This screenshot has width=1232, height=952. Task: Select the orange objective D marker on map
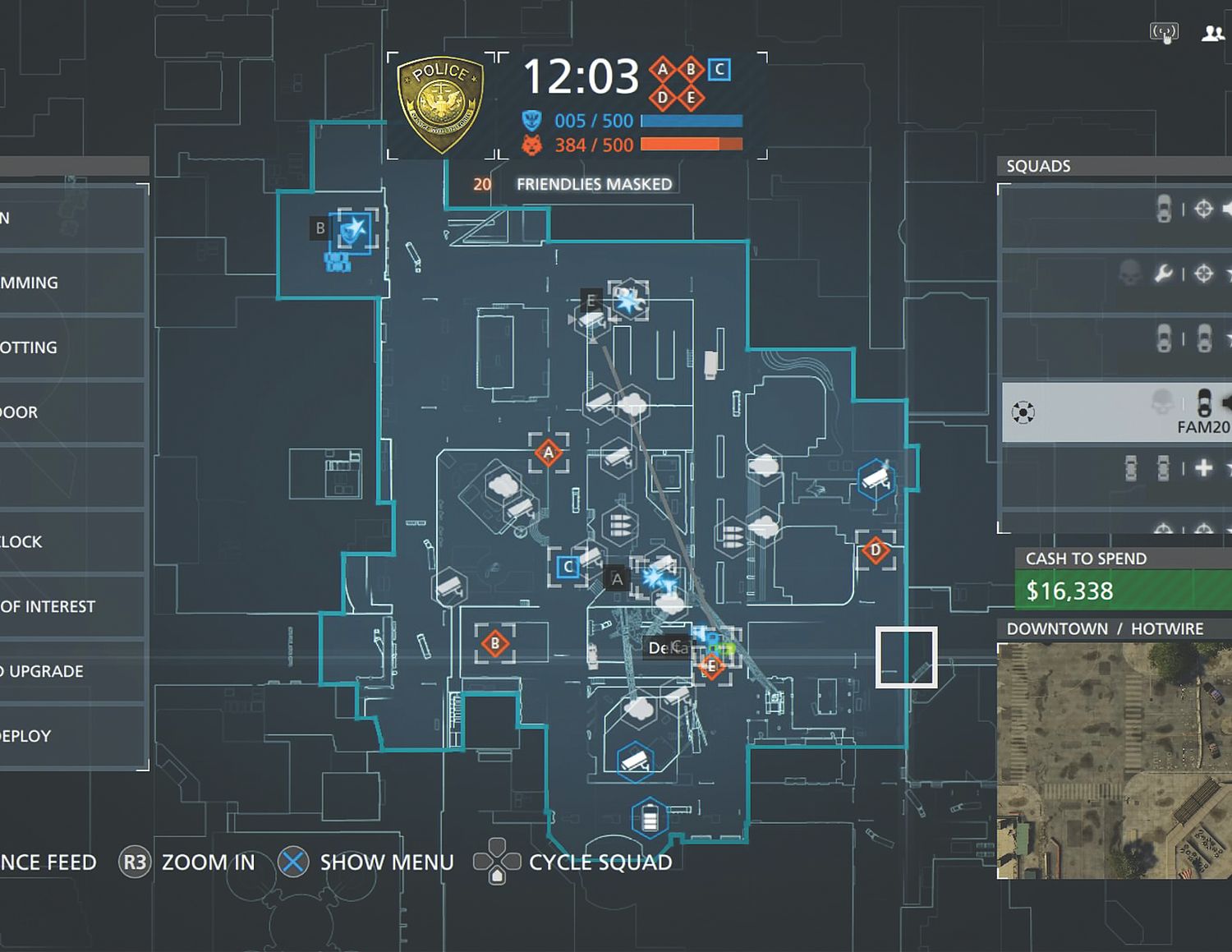[876, 550]
